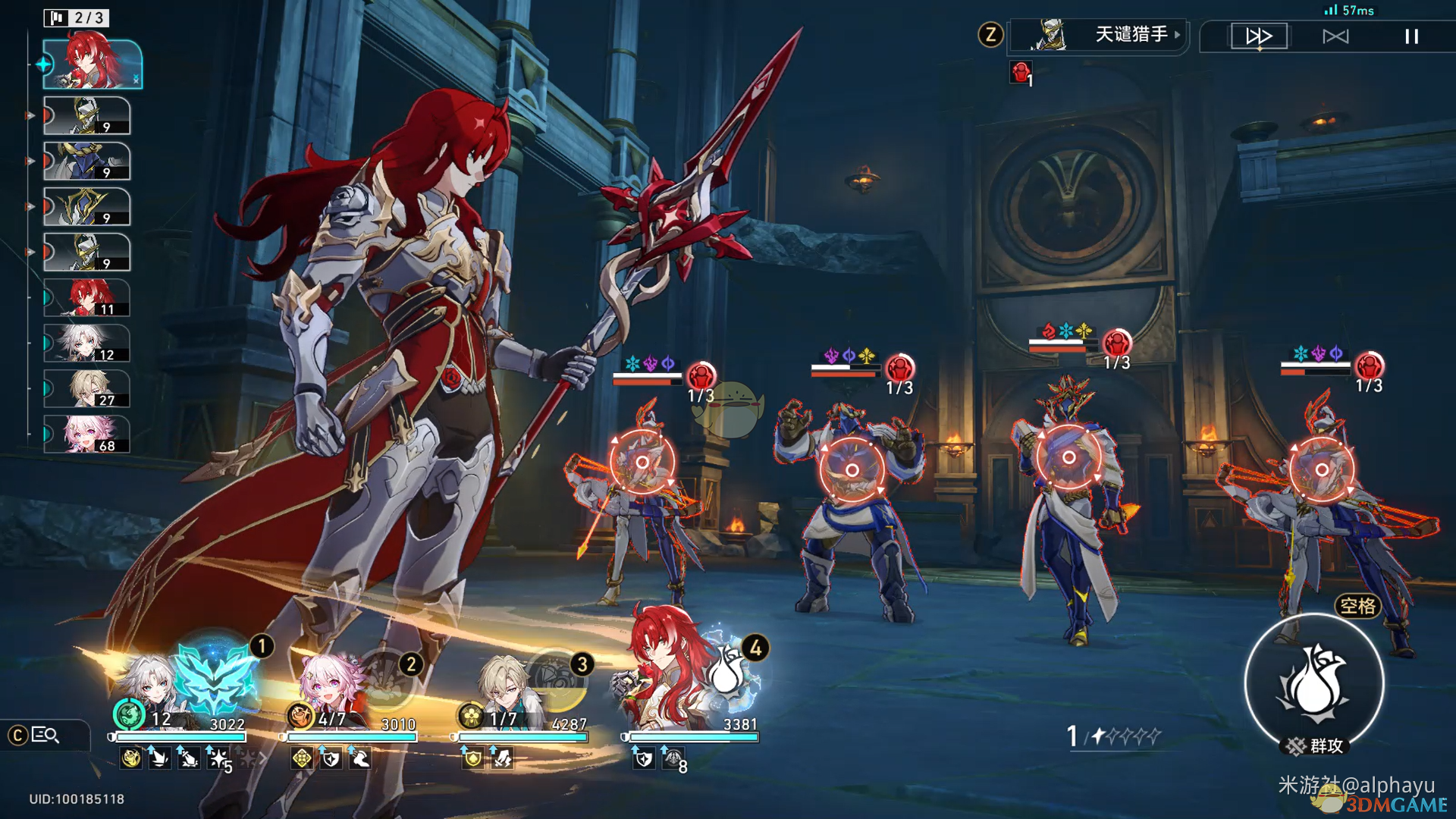Select the silver-haired portrait marked 12 in turn order

86,344
